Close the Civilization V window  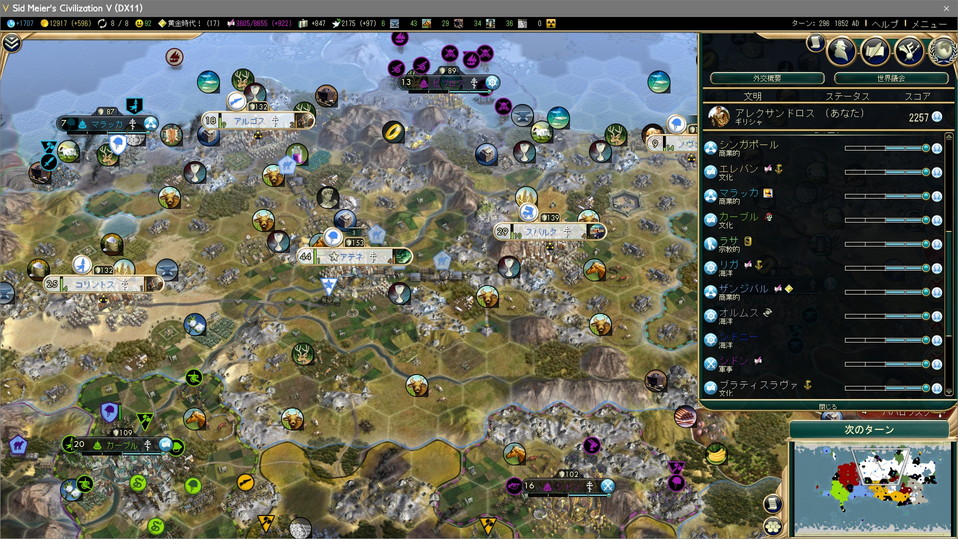coord(946,8)
